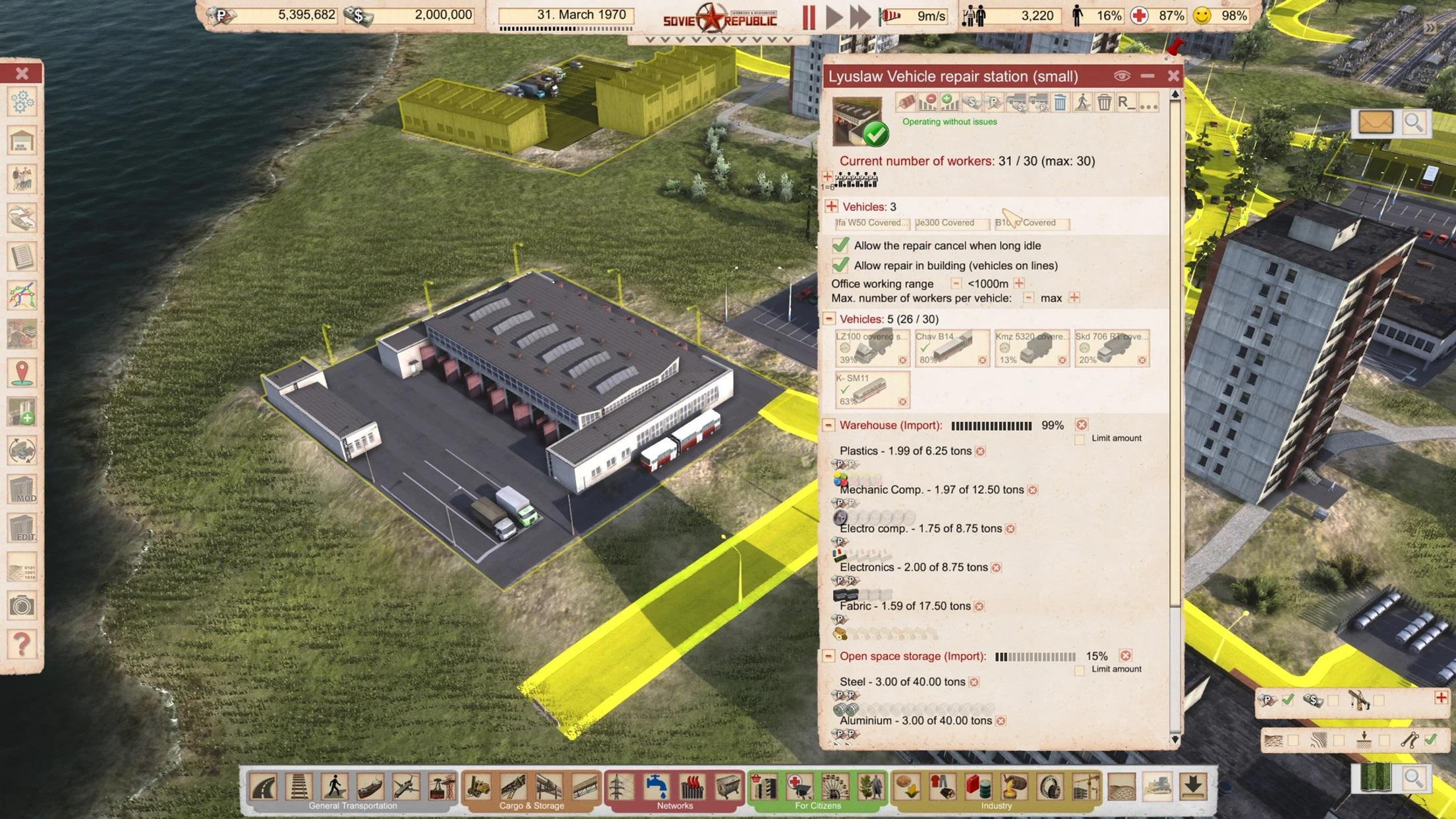Screen dimensions: 1456x819
Task: Set game speed to fastest
Action: [x=860, y=16]
